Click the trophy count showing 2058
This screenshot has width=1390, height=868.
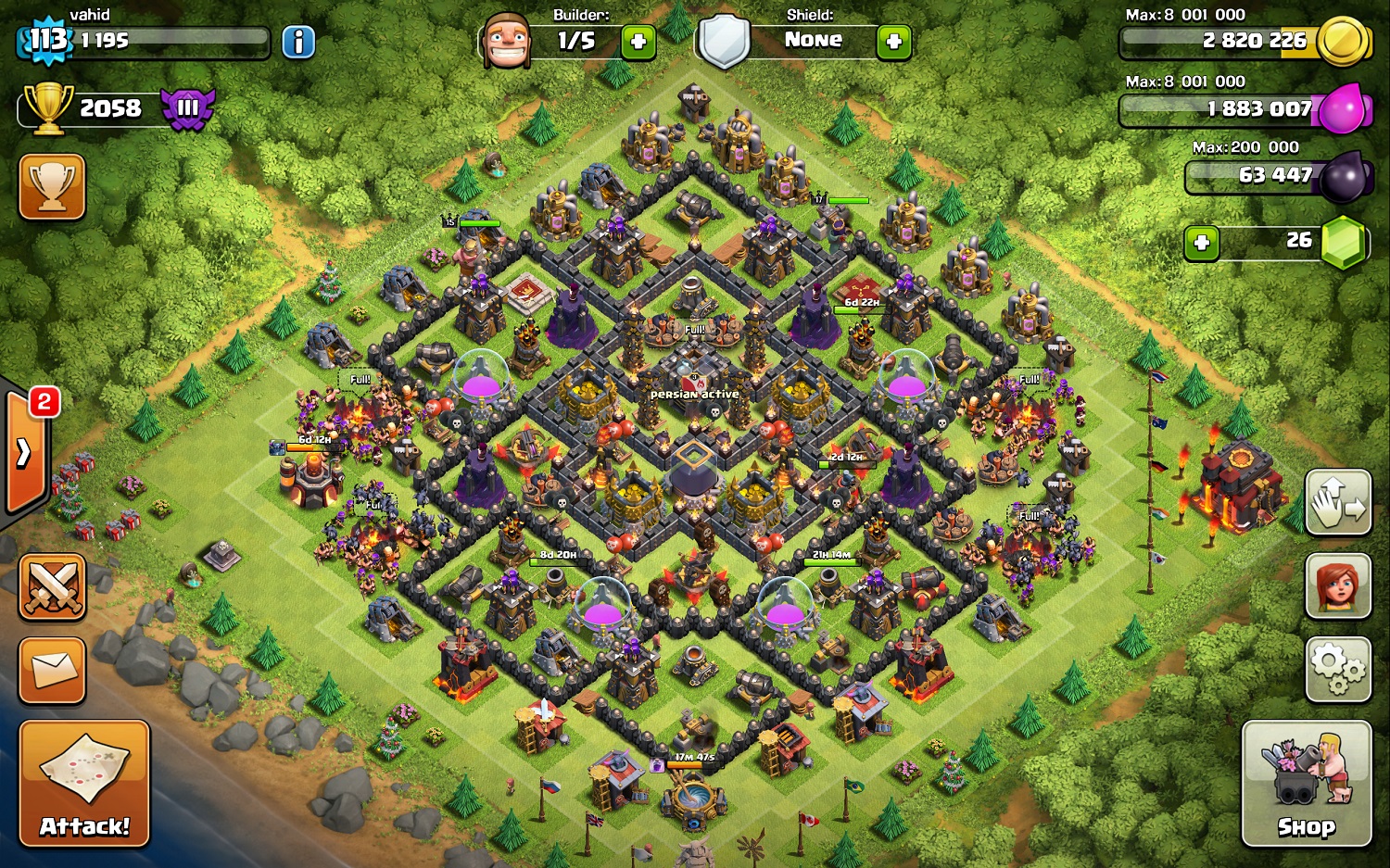point(109,107)
